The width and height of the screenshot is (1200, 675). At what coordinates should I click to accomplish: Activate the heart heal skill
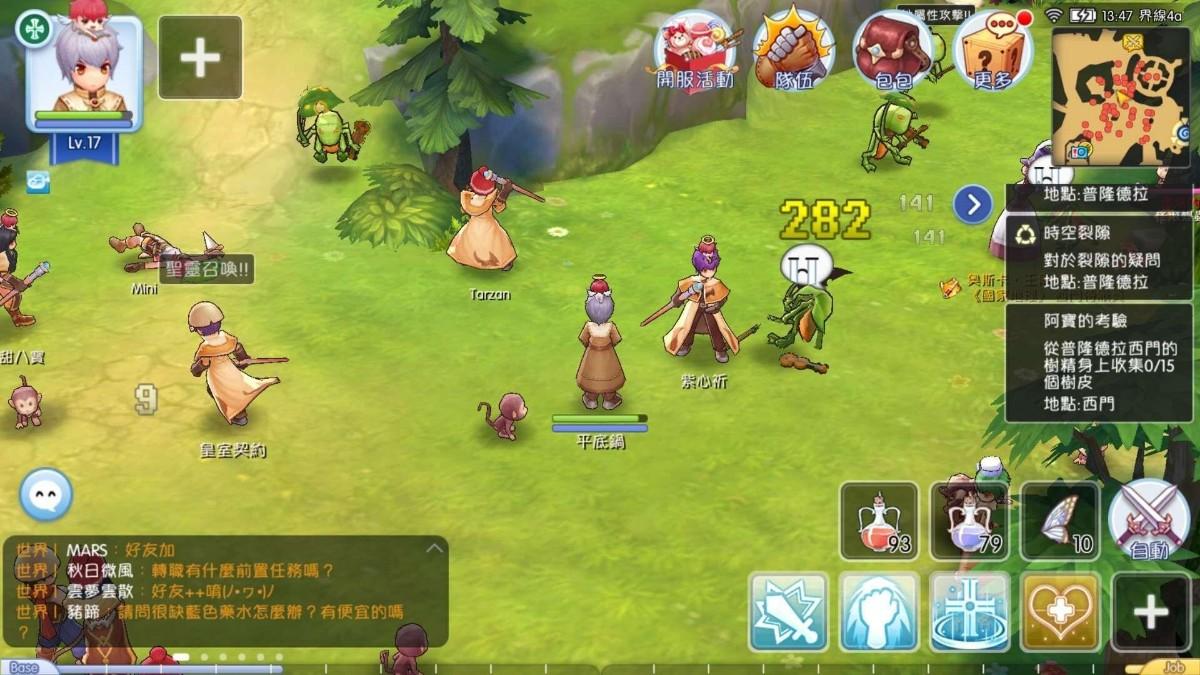point(1059,611)
